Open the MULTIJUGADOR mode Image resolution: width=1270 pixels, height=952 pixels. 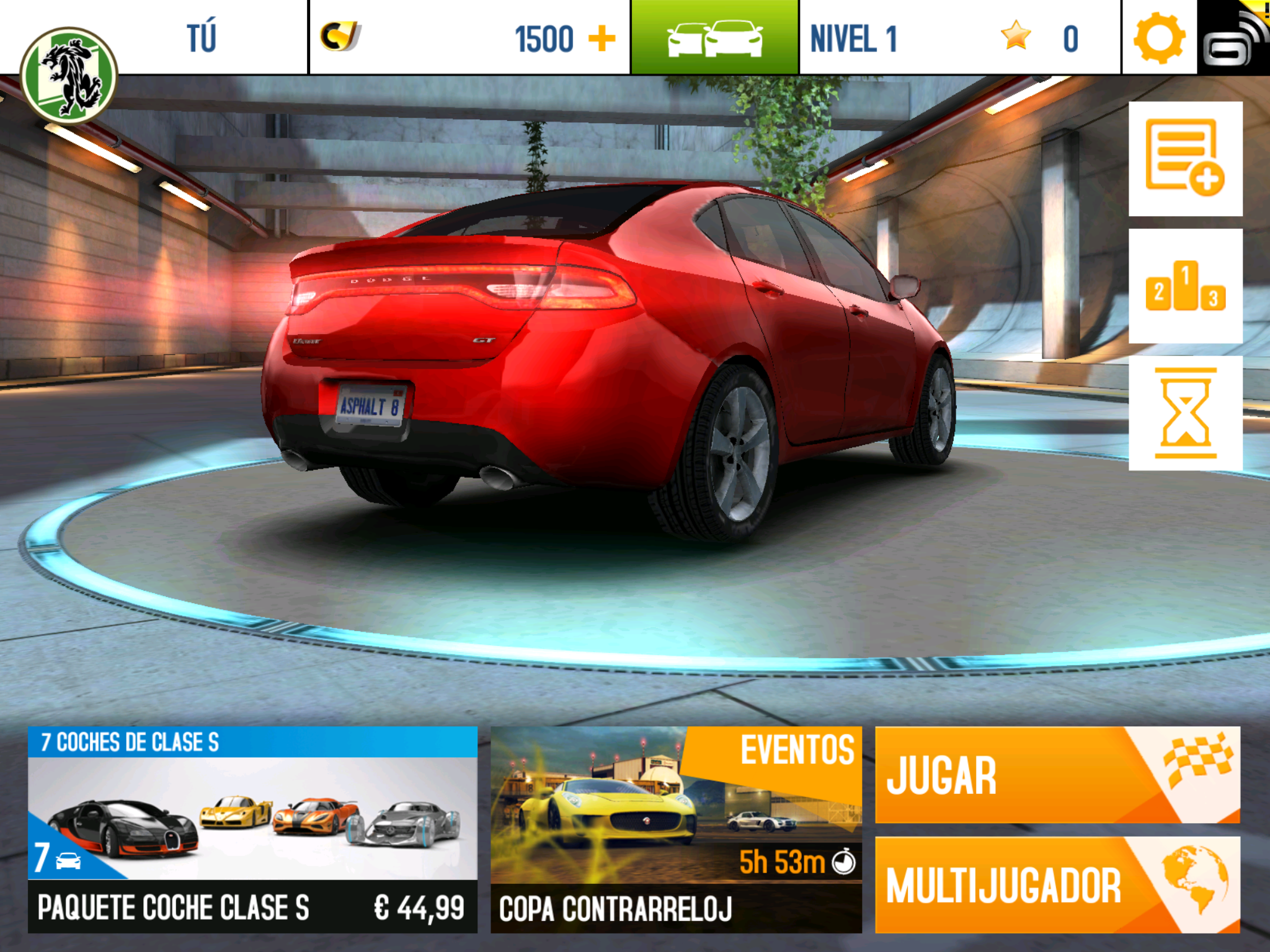click(x=1057, y=885)
